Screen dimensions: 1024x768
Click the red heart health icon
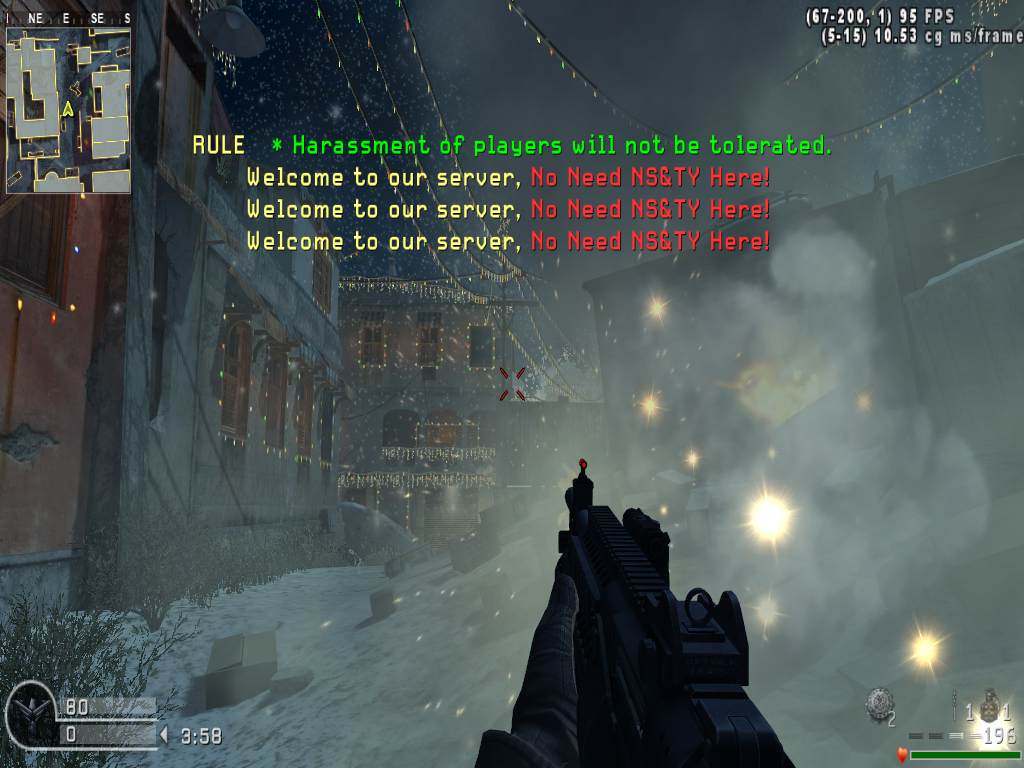click(x=901, y=756)
